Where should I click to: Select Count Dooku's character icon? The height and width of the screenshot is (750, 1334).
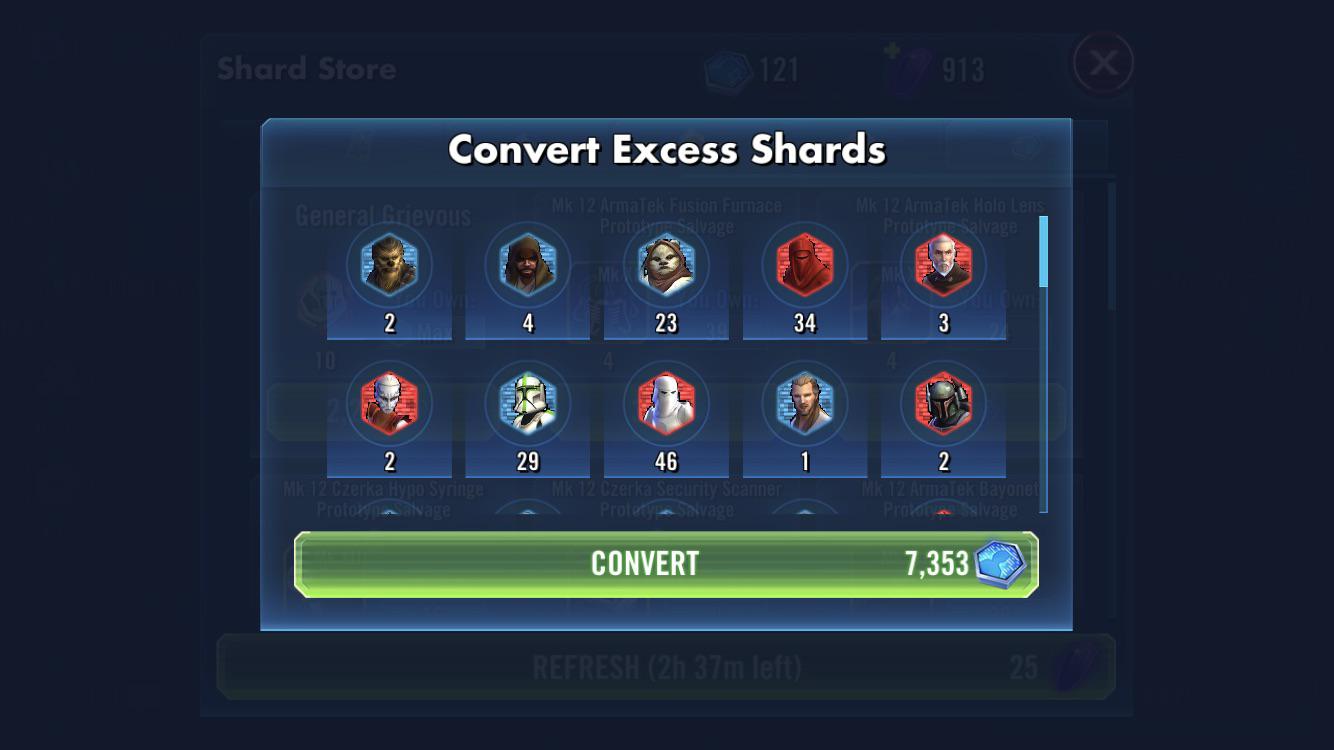tap(943, 265)
